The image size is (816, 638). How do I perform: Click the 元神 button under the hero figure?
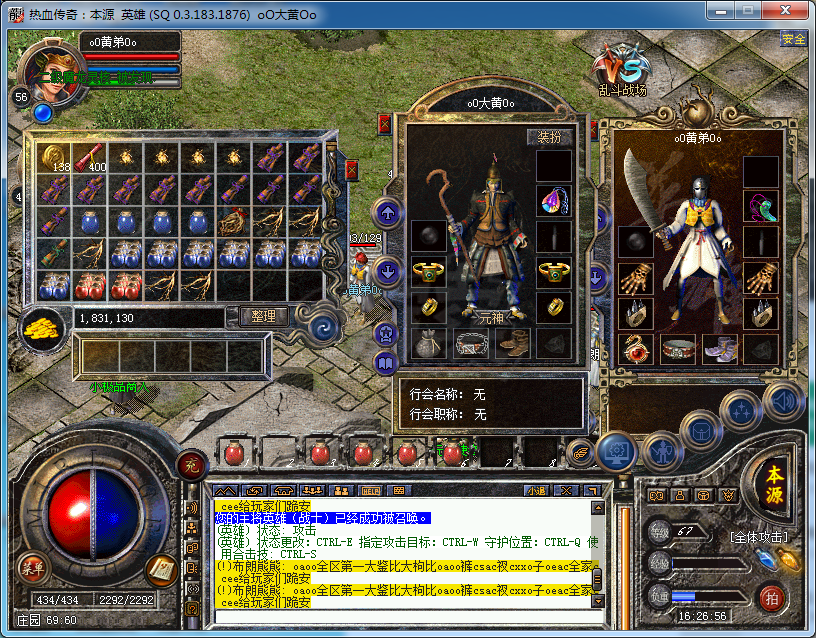tap(492, 314)
